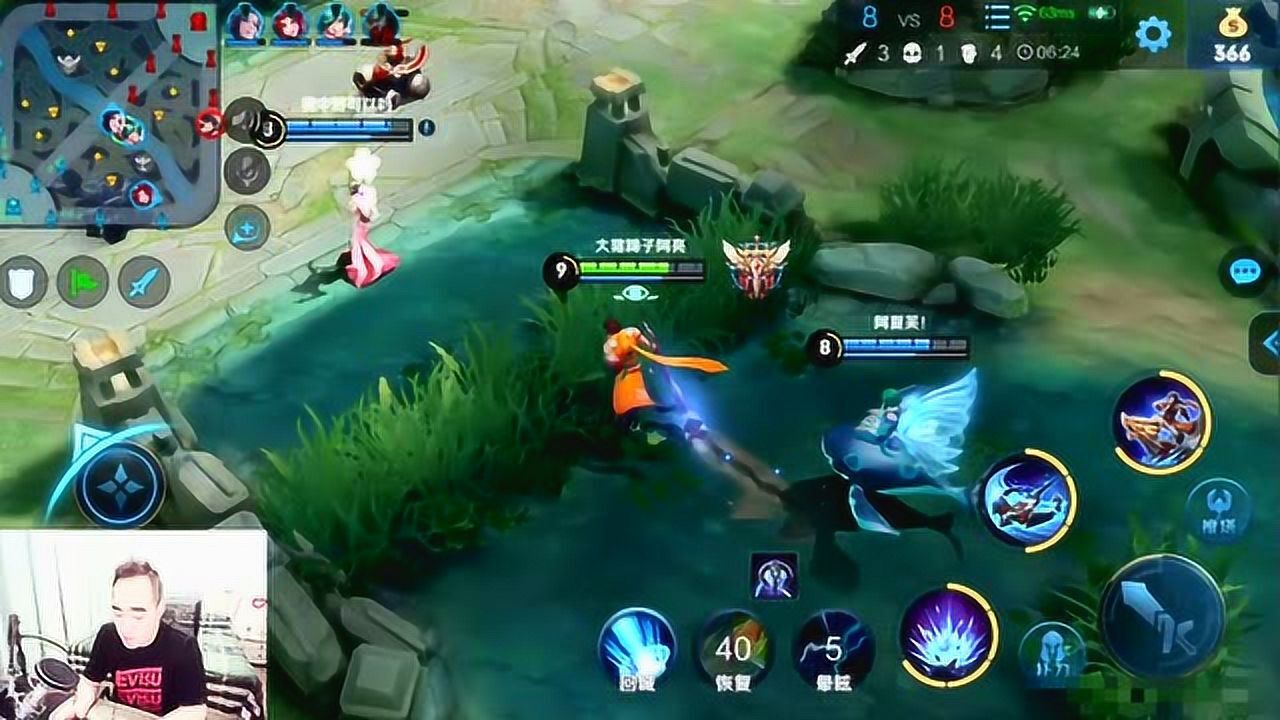The height and width of the screenshot is (720, 1280).
Task: Hit the large sword basic attack button
Action: [1162, 616]
